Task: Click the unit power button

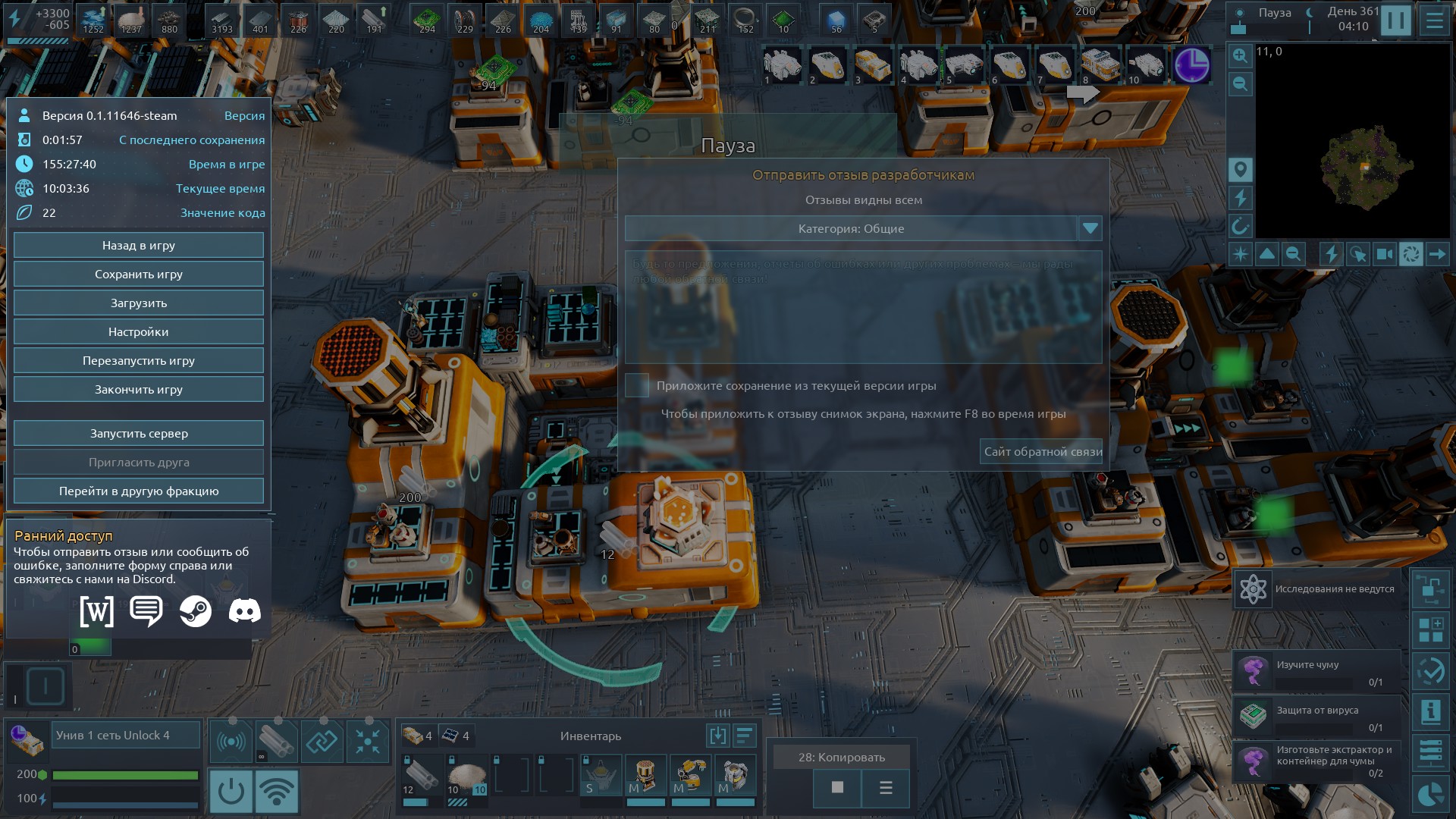Action: (x=231, y=791)
